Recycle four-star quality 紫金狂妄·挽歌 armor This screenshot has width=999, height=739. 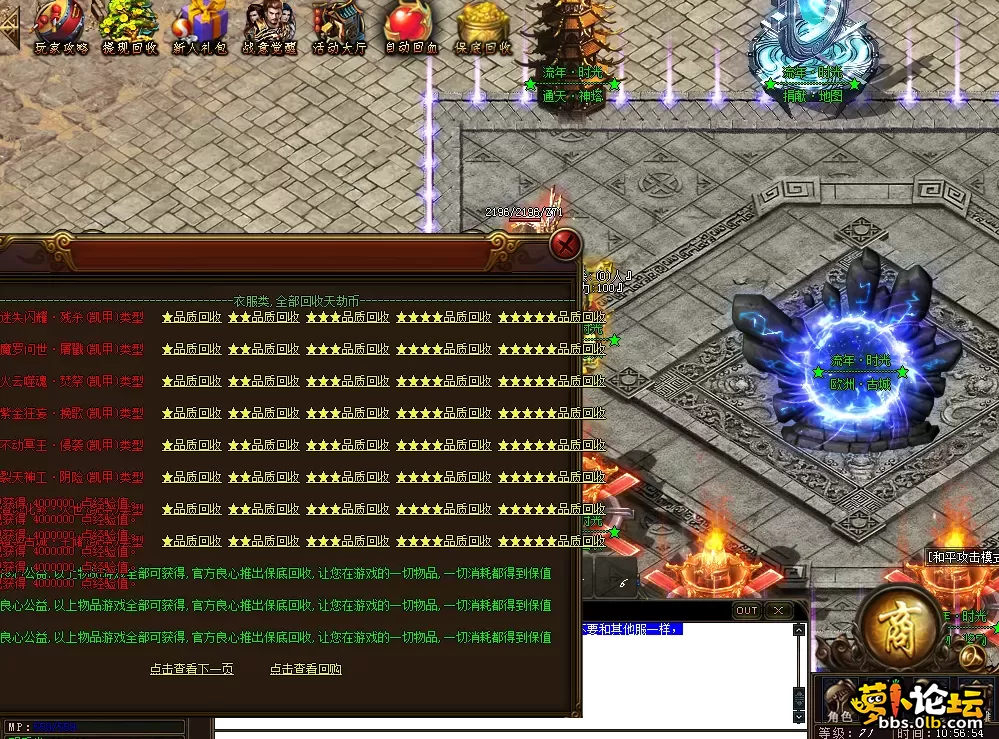(x=443, y=413)
